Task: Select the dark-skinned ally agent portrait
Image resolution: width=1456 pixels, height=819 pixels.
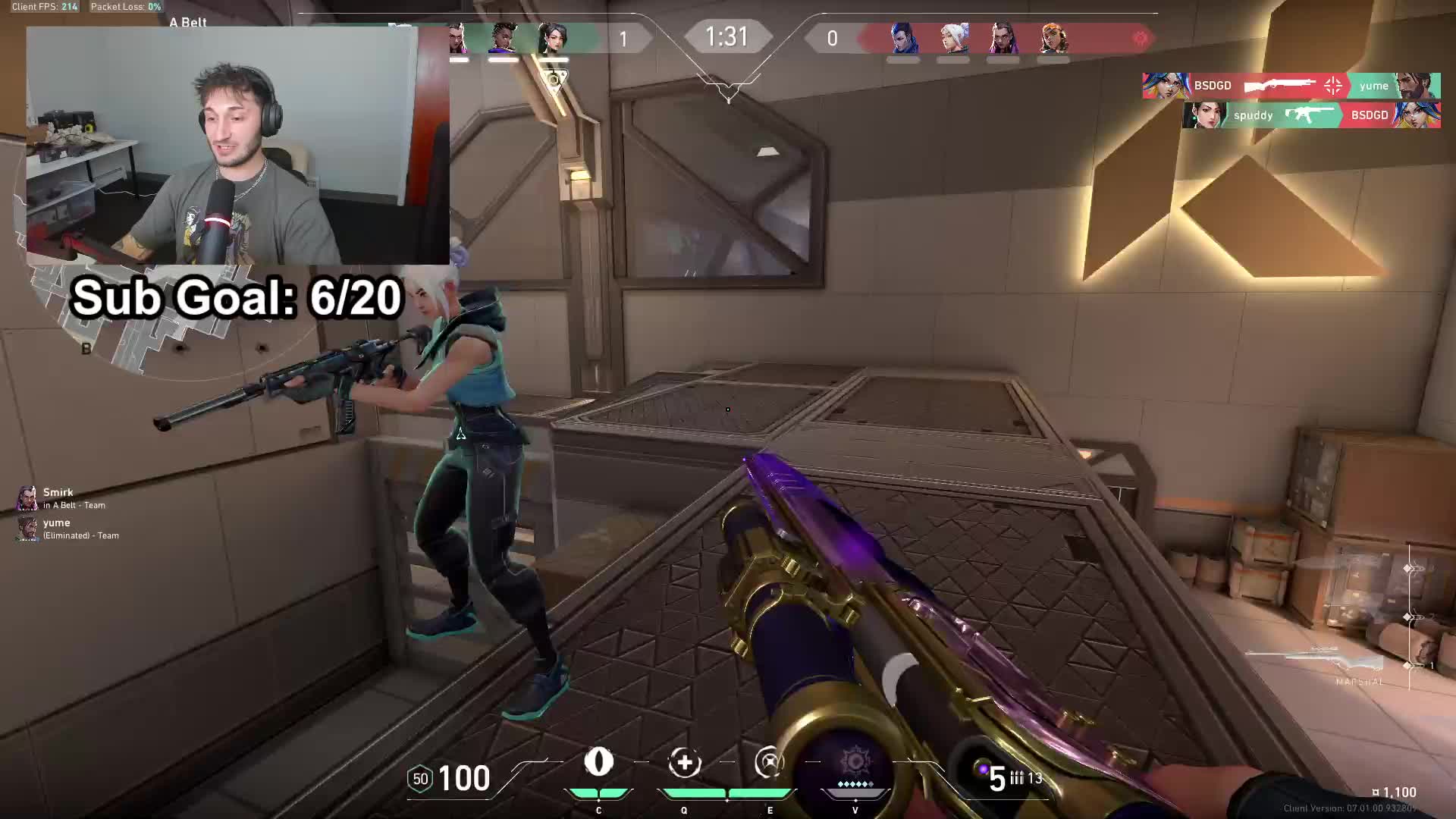Action: click(x=503, y=38)
